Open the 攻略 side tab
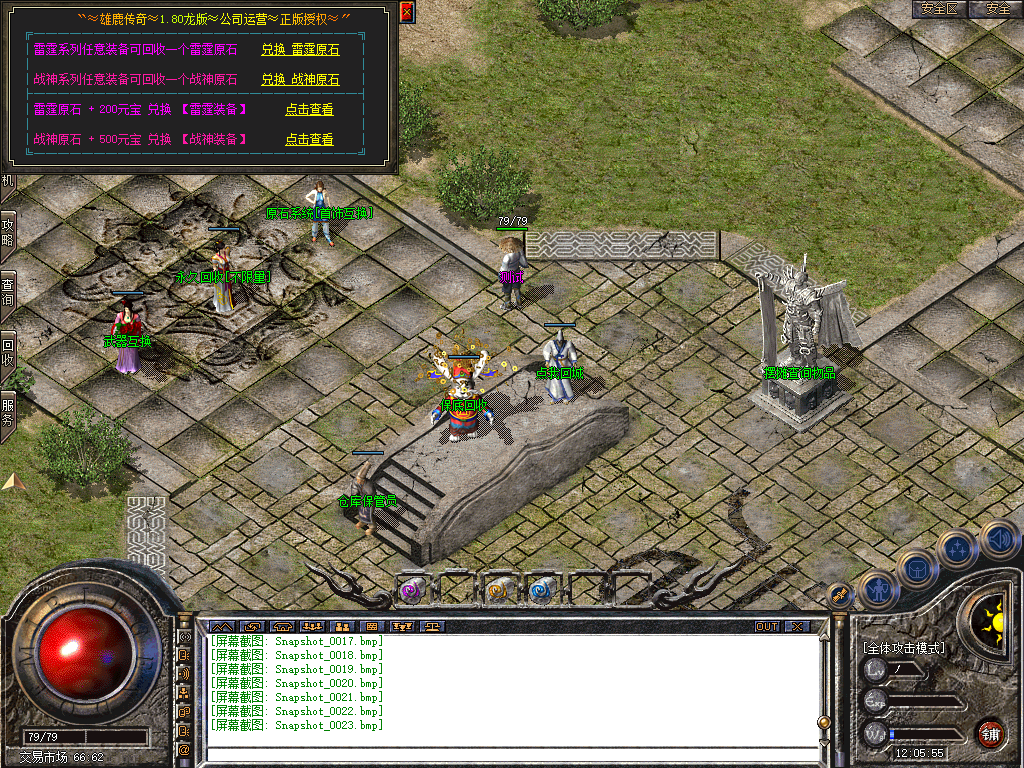 [x=8, y=235]
